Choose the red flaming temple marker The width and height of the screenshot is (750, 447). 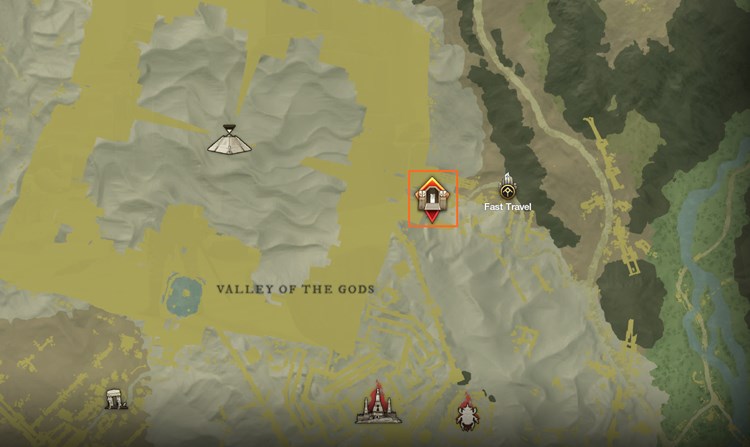pos(378,404)
